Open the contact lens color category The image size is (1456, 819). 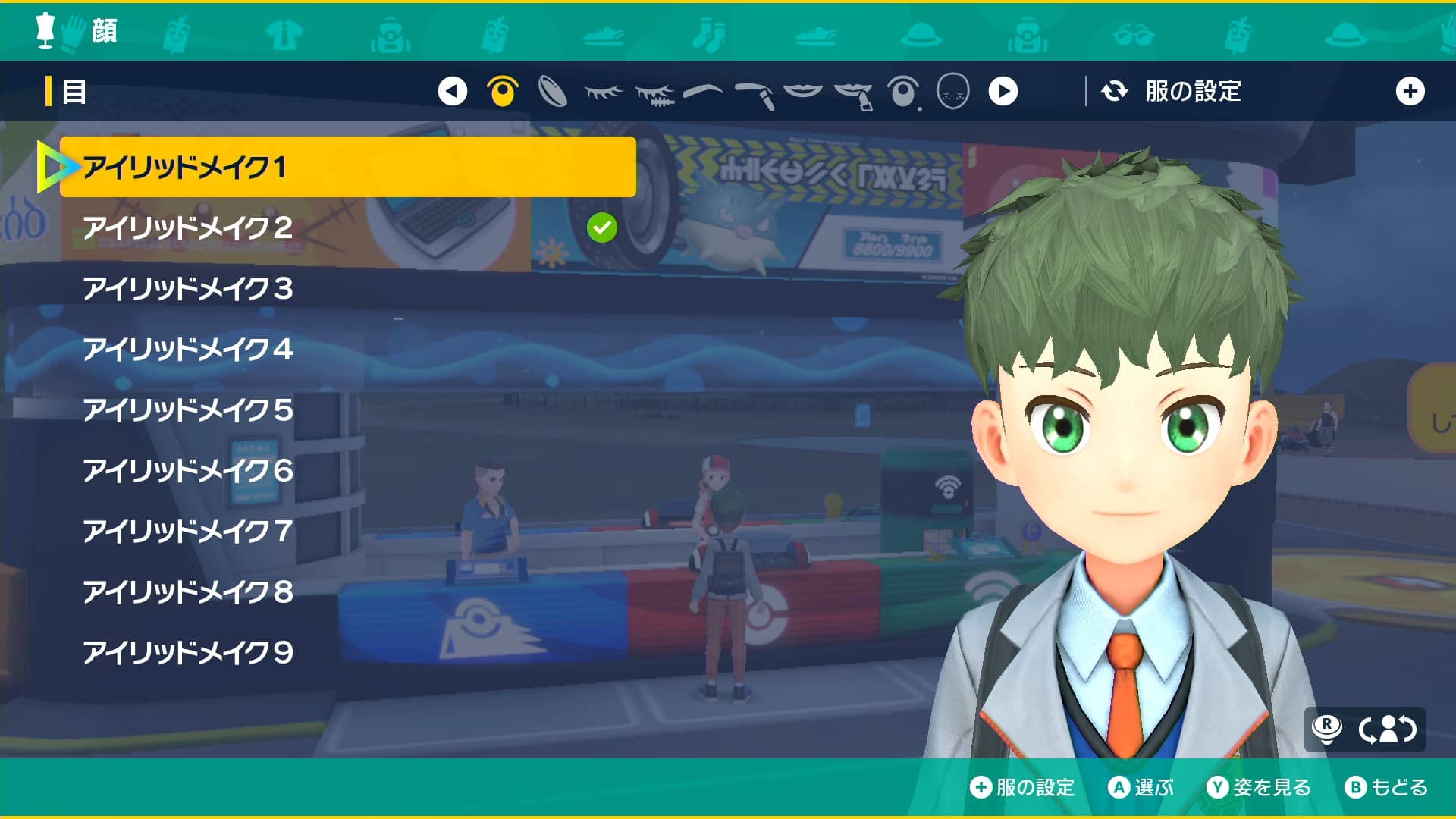554,93
